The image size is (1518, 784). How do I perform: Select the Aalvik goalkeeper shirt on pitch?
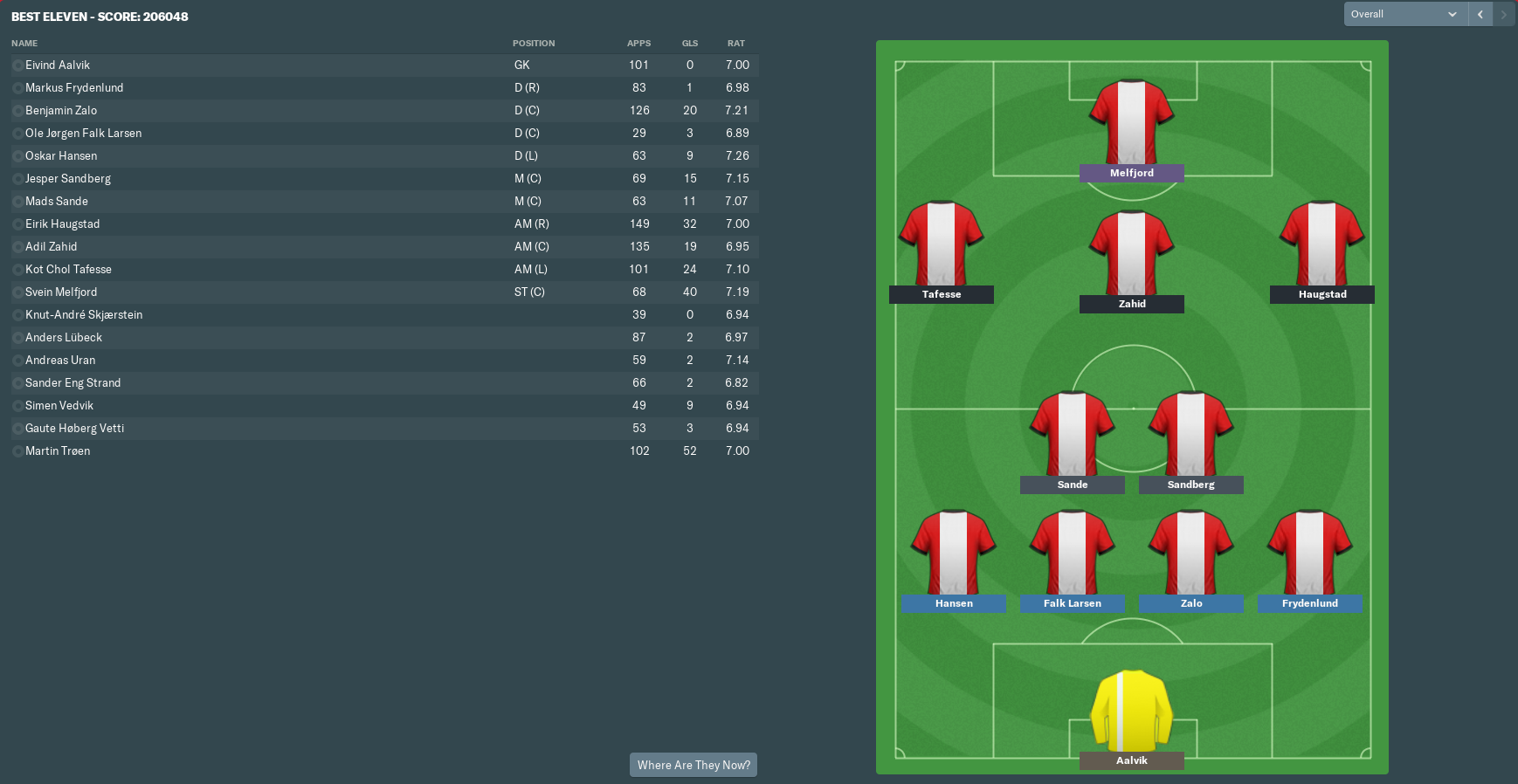click(1131, 711)
